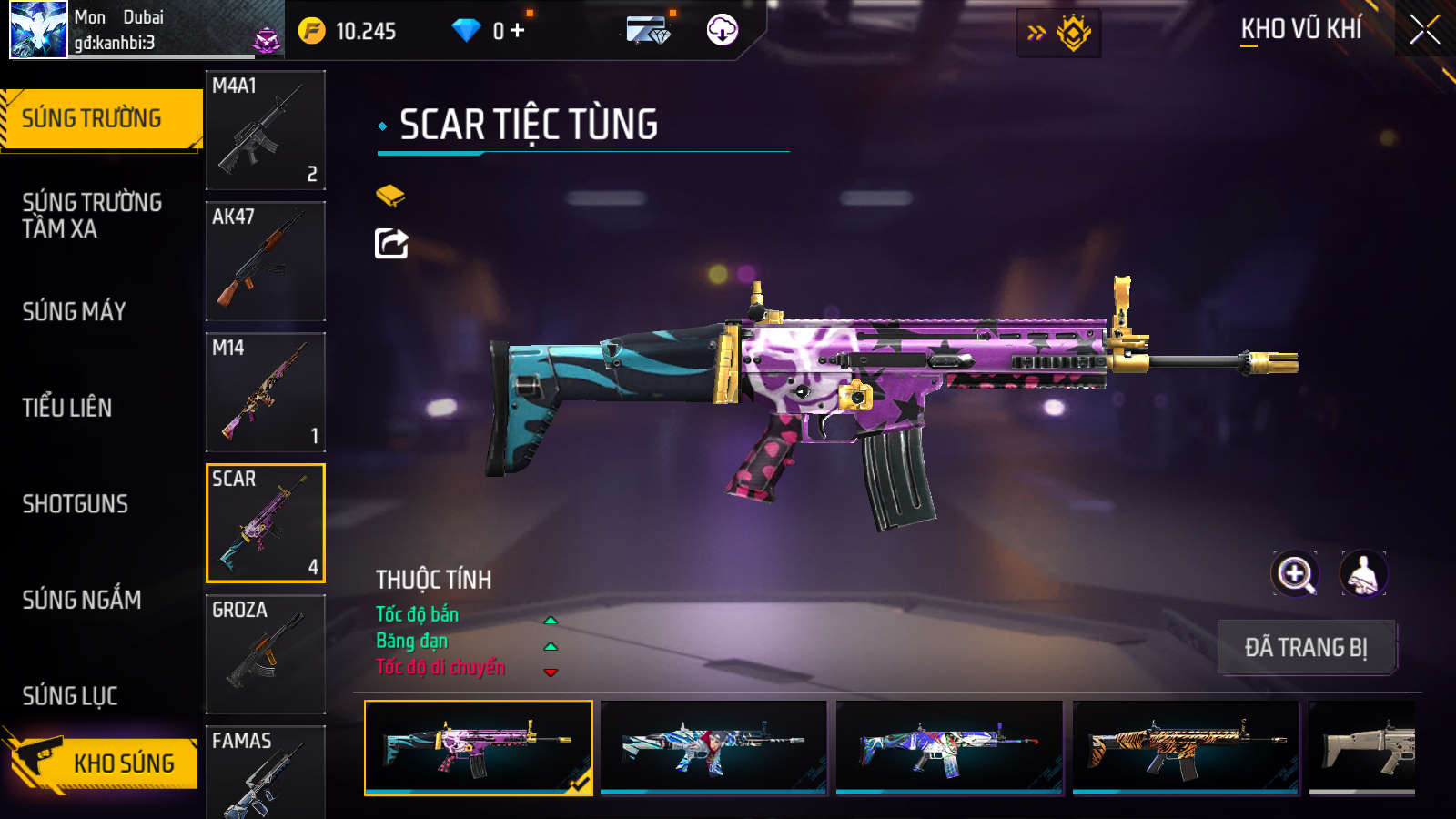Preview skin on character icon
Image resolution: width=1456 pixels, height=819 pixels.
coord(1362,574)
